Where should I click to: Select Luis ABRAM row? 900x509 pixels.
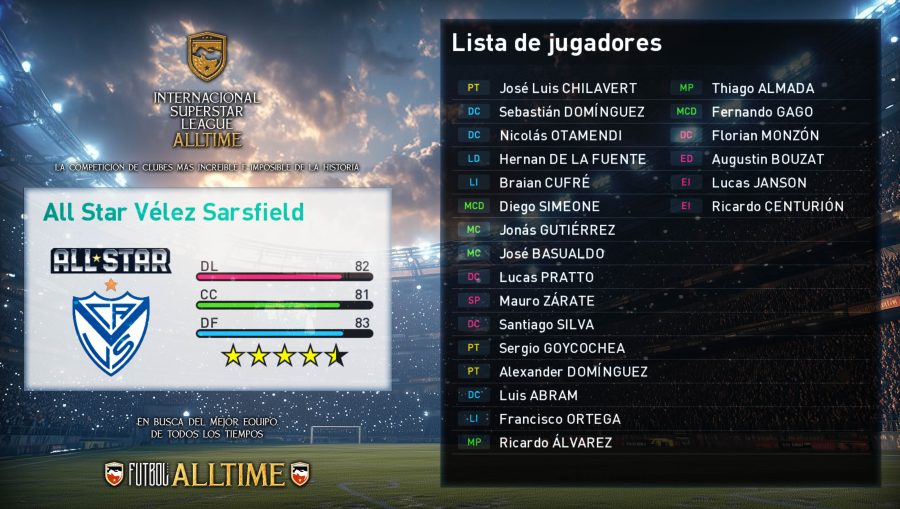coord(538,395)
